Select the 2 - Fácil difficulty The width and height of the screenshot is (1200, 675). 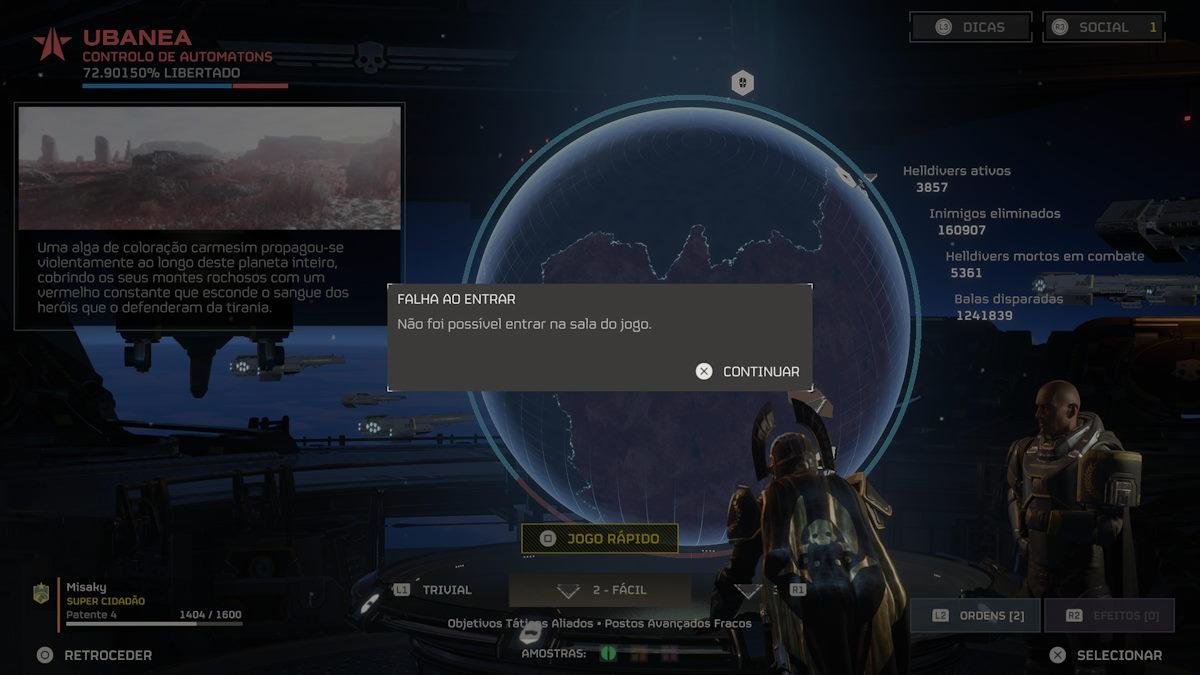pos(600,590)
